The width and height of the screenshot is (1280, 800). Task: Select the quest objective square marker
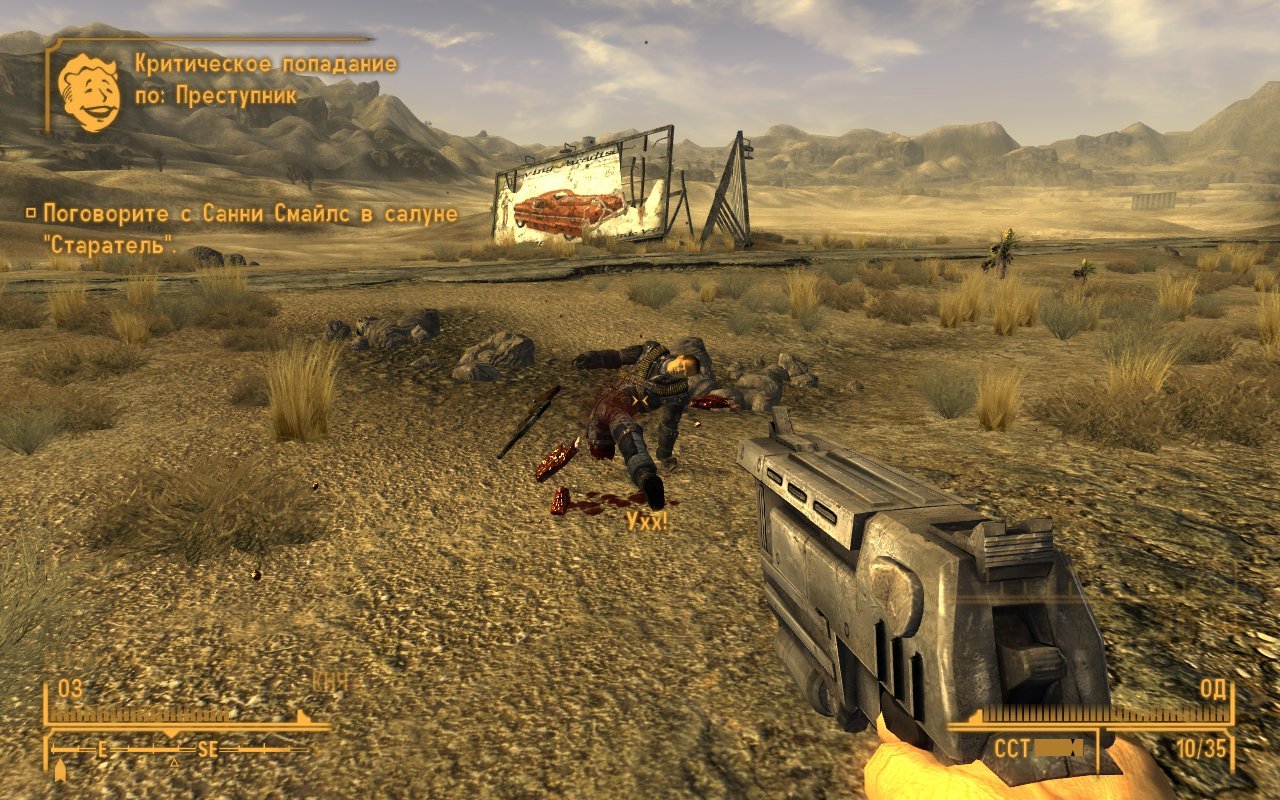click(x=33, y=212)
